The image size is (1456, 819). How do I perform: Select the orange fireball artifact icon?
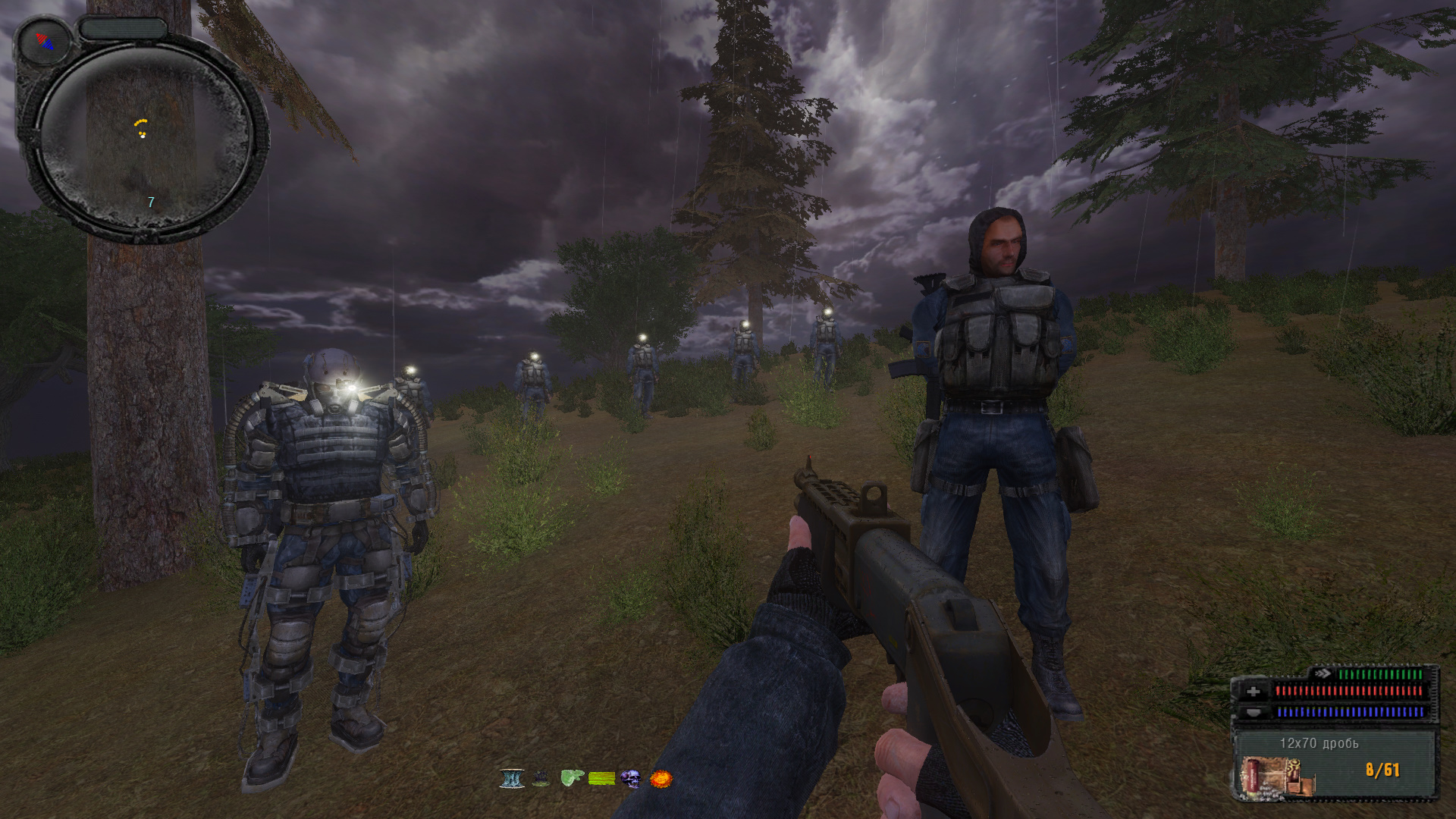[x=661, y=778]
